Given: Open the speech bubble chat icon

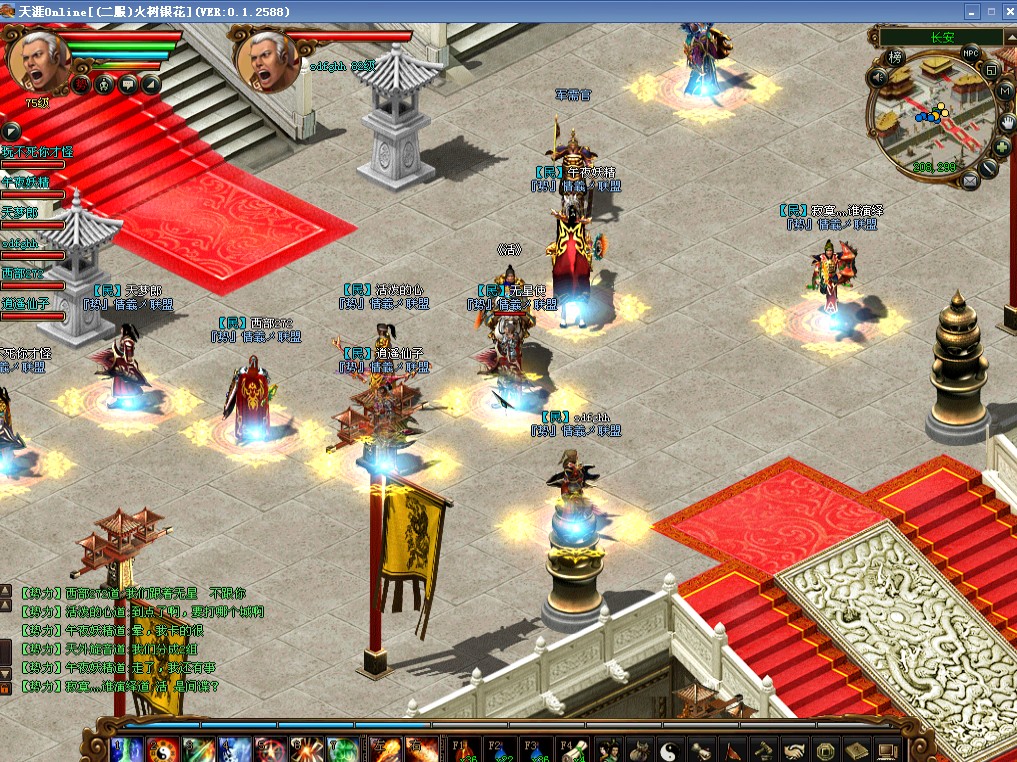Looking at the screenshot, I should click(x=127, y=84).
